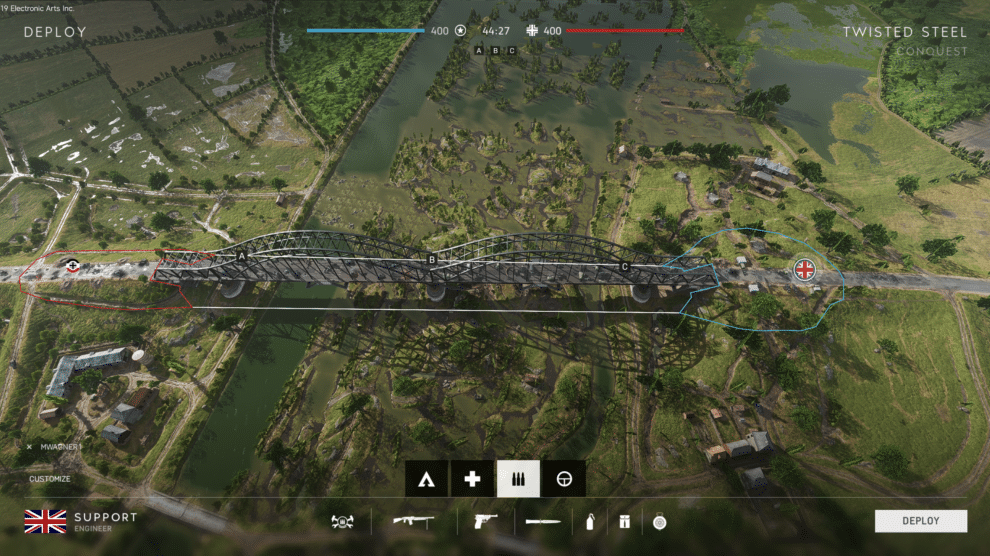
Task: Select capture point C on the bridge
Action: tap(625, 266)
